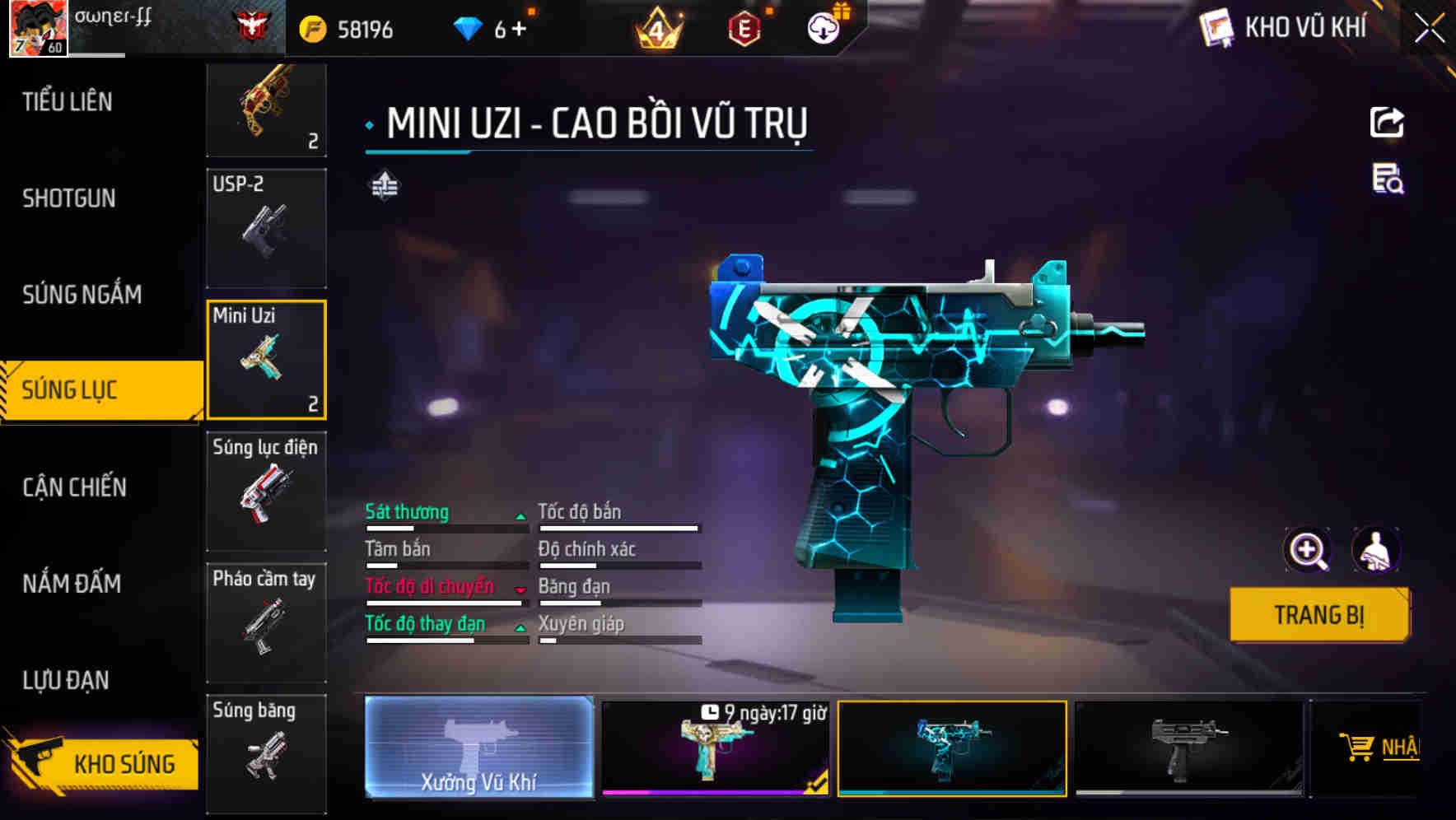Open the share weapon skin icon
1456x820 pixels.
(x=1388, y=122)
